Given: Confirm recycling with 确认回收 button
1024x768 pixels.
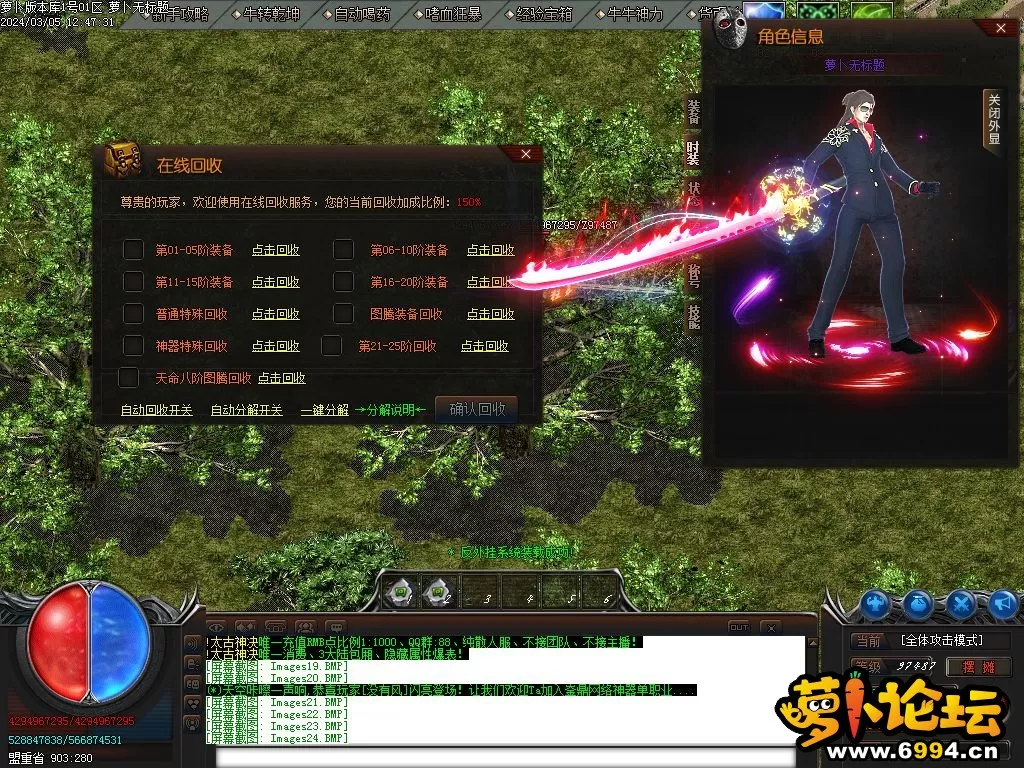Looking at the screenshot, I should pos(477,408).
